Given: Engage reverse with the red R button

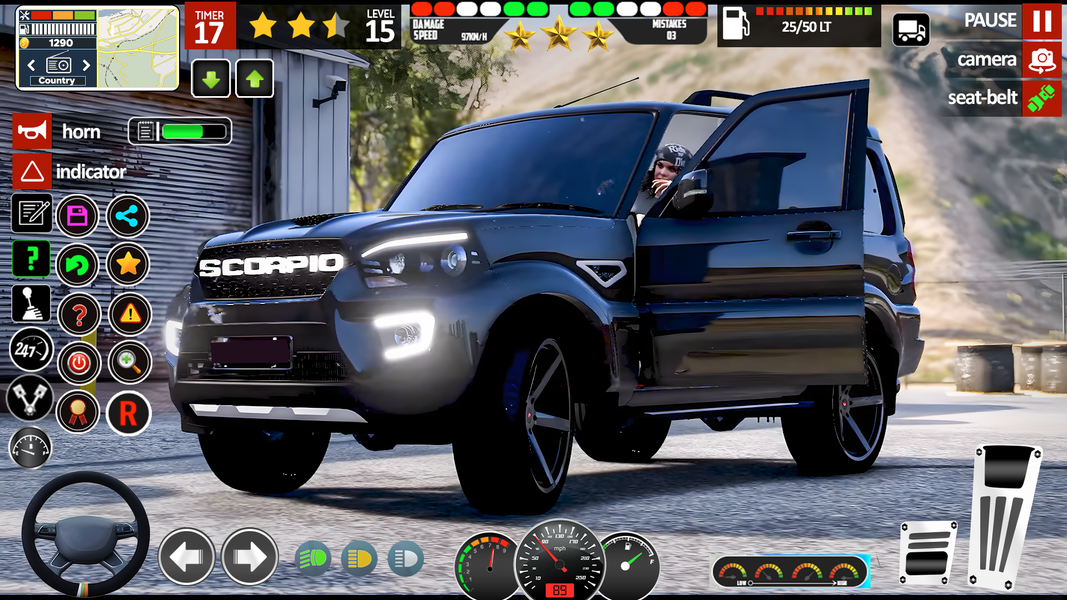Looking at the screenshot, I should pyautogui.click(x=128, y=412).
